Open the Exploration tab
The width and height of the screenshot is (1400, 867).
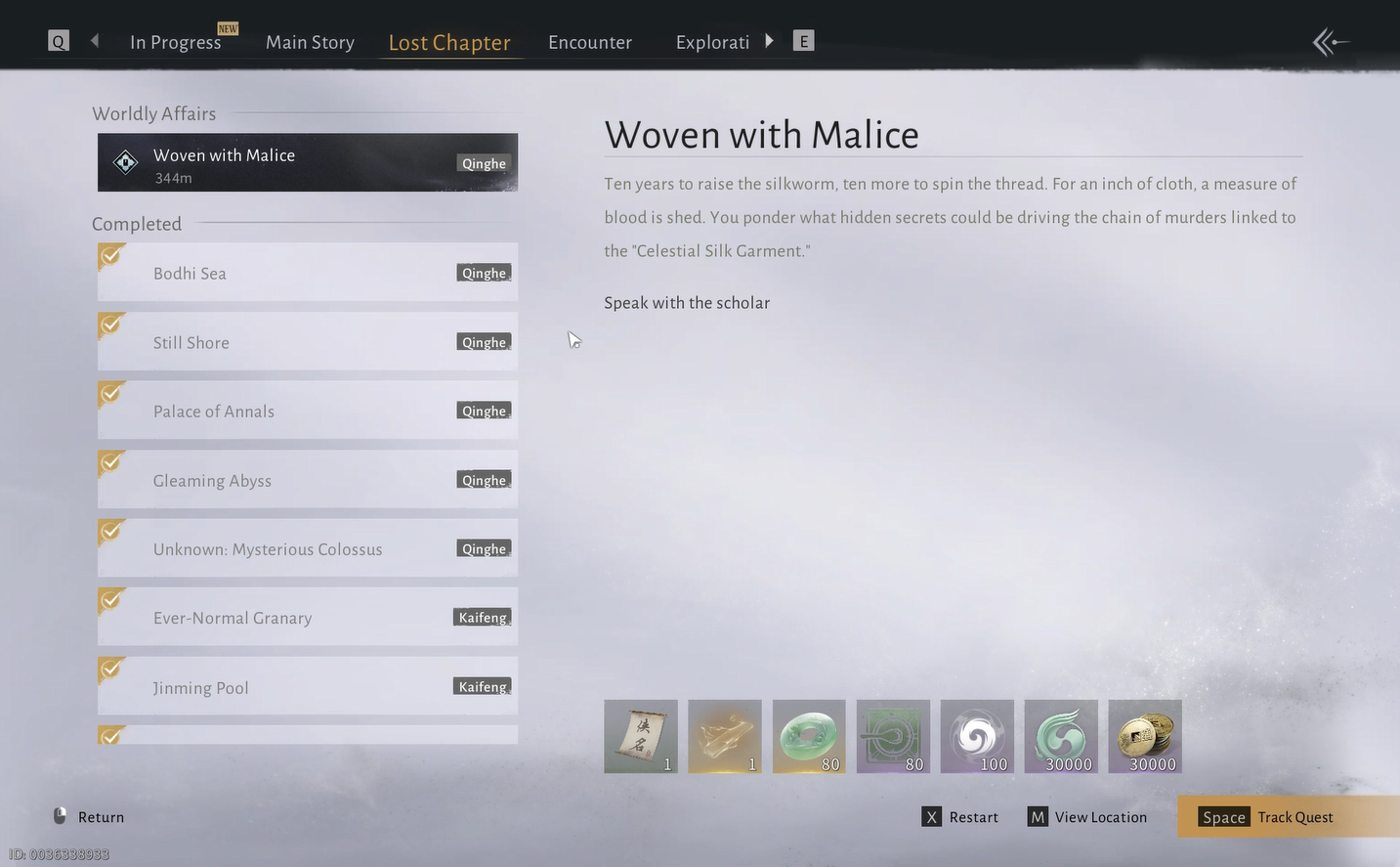pyautogui.click(x=712, y=42)
